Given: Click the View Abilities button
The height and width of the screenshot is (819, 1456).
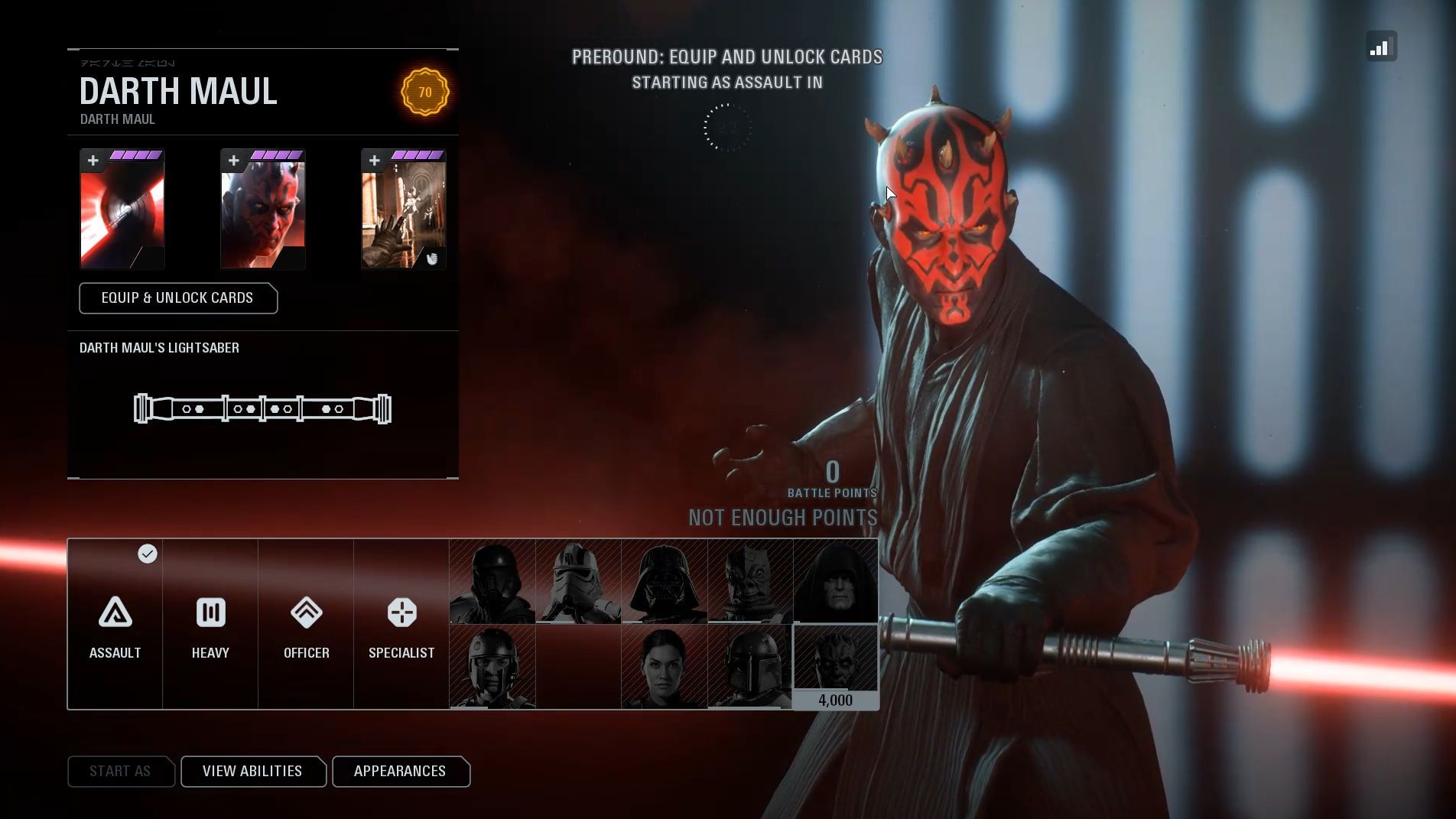Looking at the screenshot, I should (x=252, y=772).
